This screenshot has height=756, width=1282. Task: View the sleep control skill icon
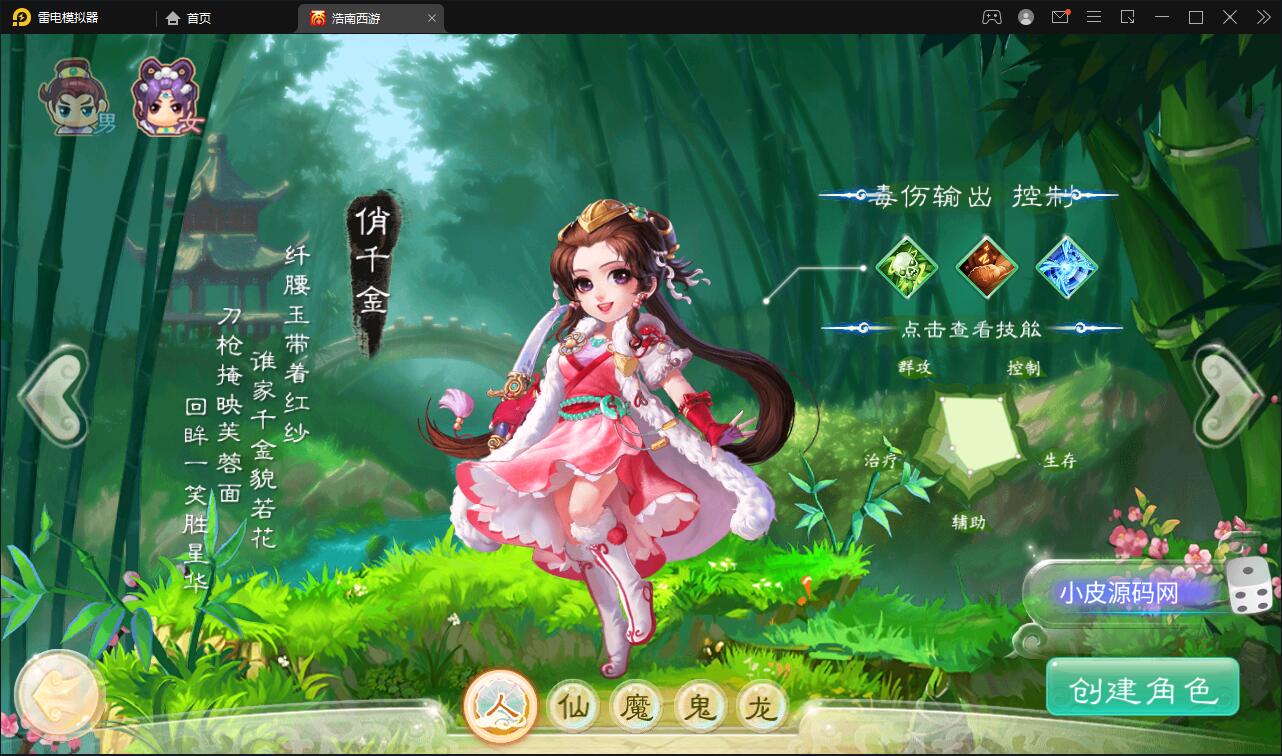point(987,266)
